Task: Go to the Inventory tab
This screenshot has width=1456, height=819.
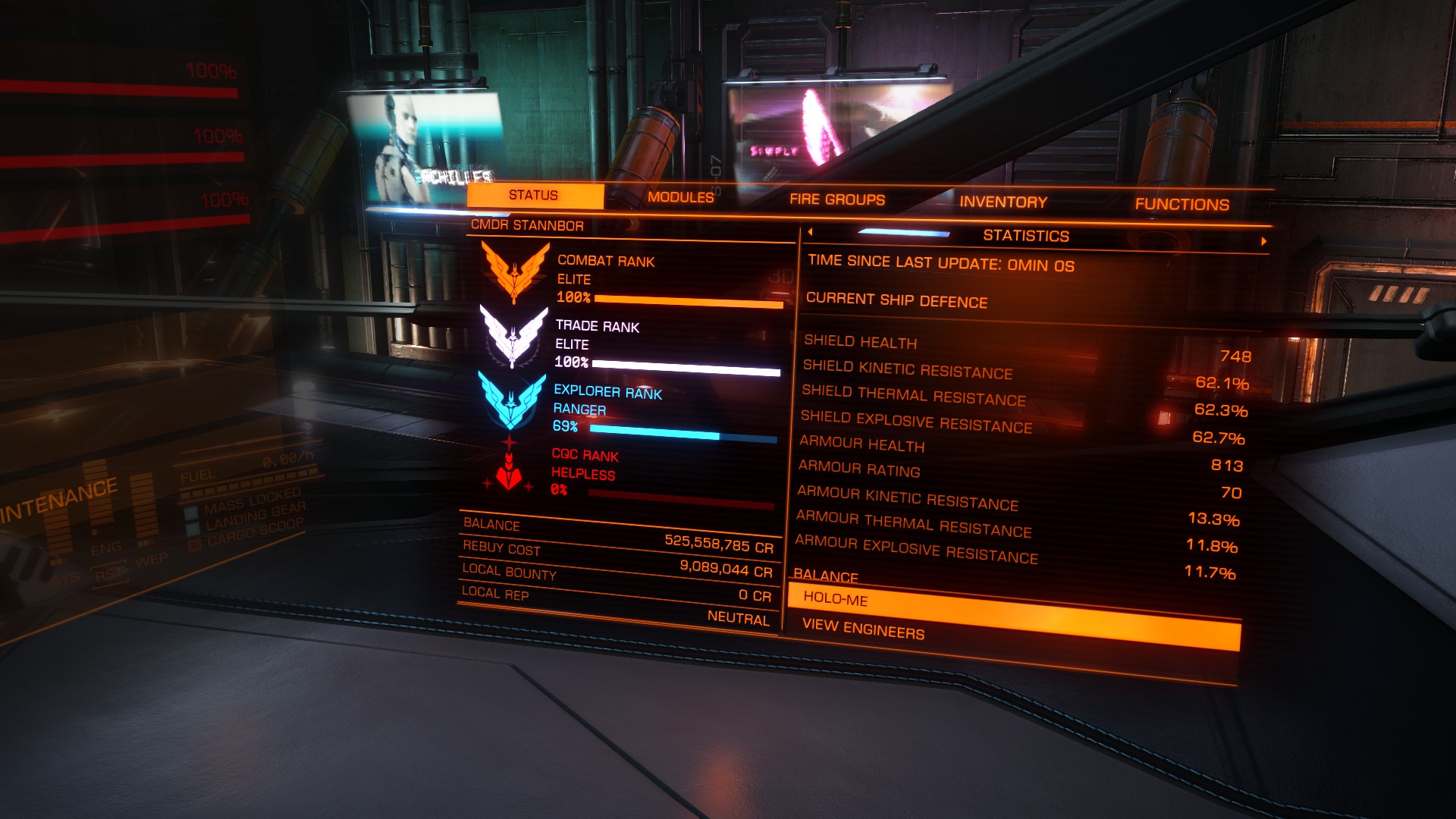Action: click(1003, 202)
